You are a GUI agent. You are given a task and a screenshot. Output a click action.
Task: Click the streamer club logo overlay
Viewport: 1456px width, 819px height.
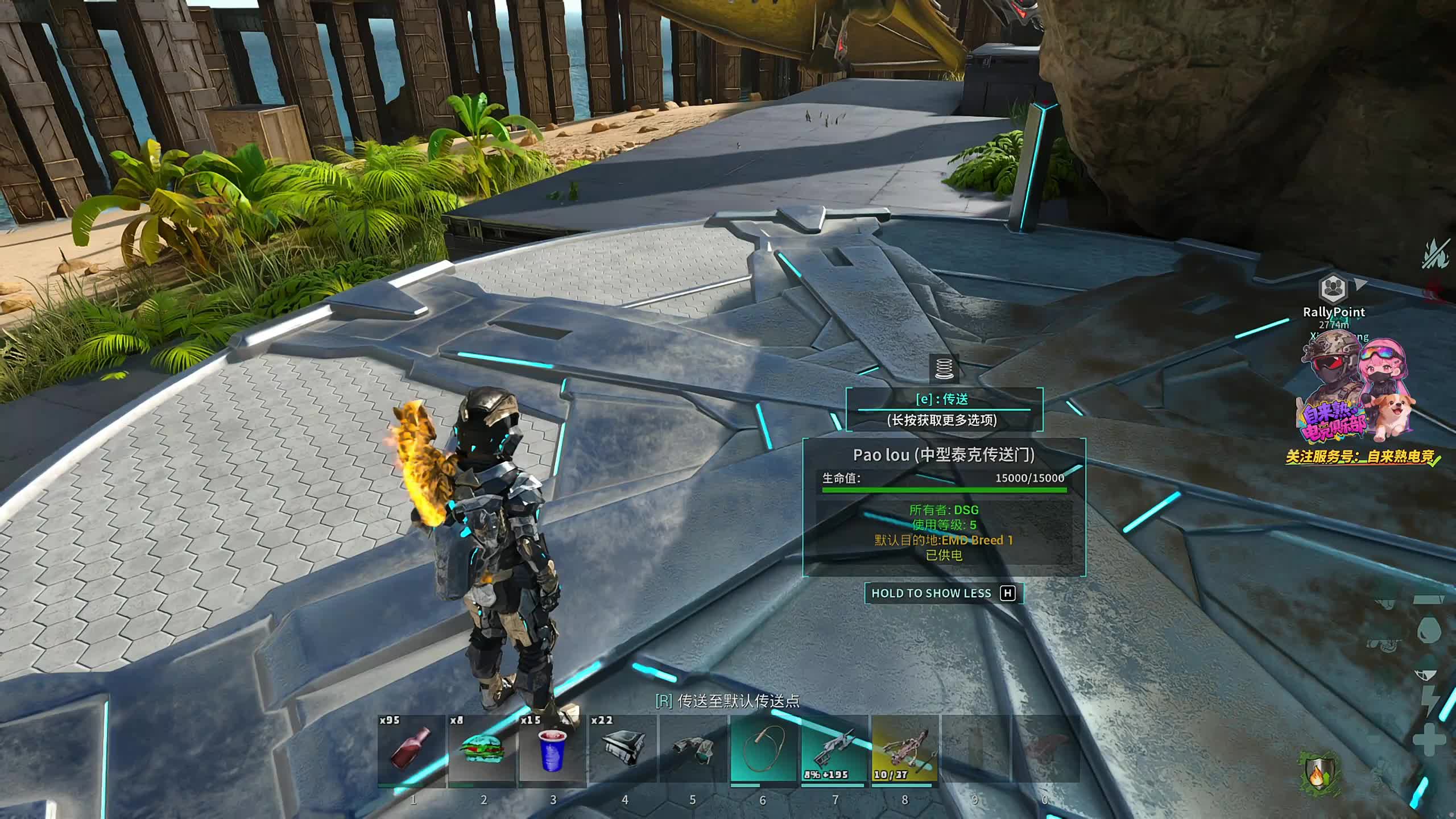pyautogui.click(x=1356, y=398)
